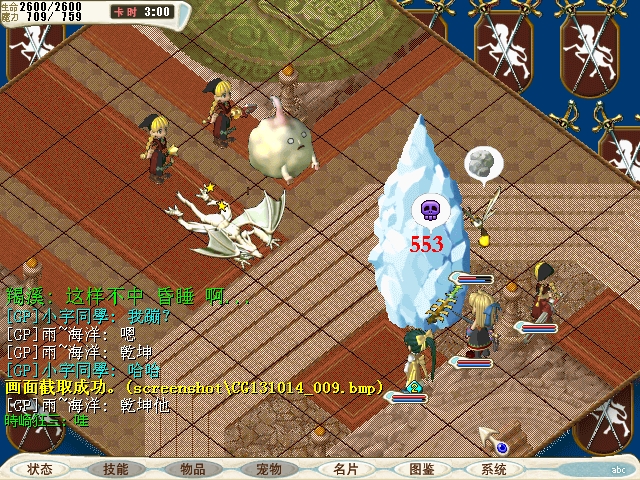Open the 名片 (Name Card) menu
This screenshot has height=480, width=640.
[x=345, y=469]
